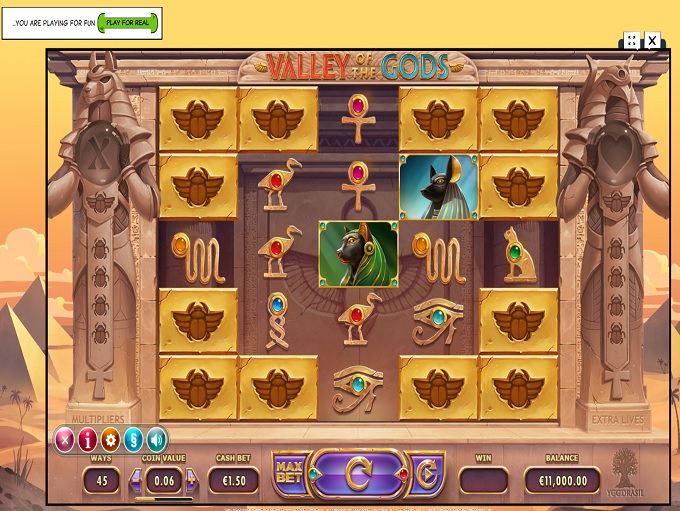This screenshot has height=511, width=680.
Task: Show the game rules (§) page
Action: (134, 439)
